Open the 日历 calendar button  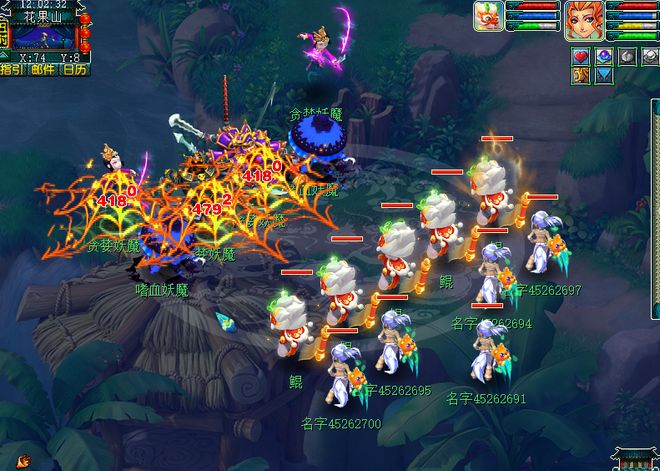point(75,70)
